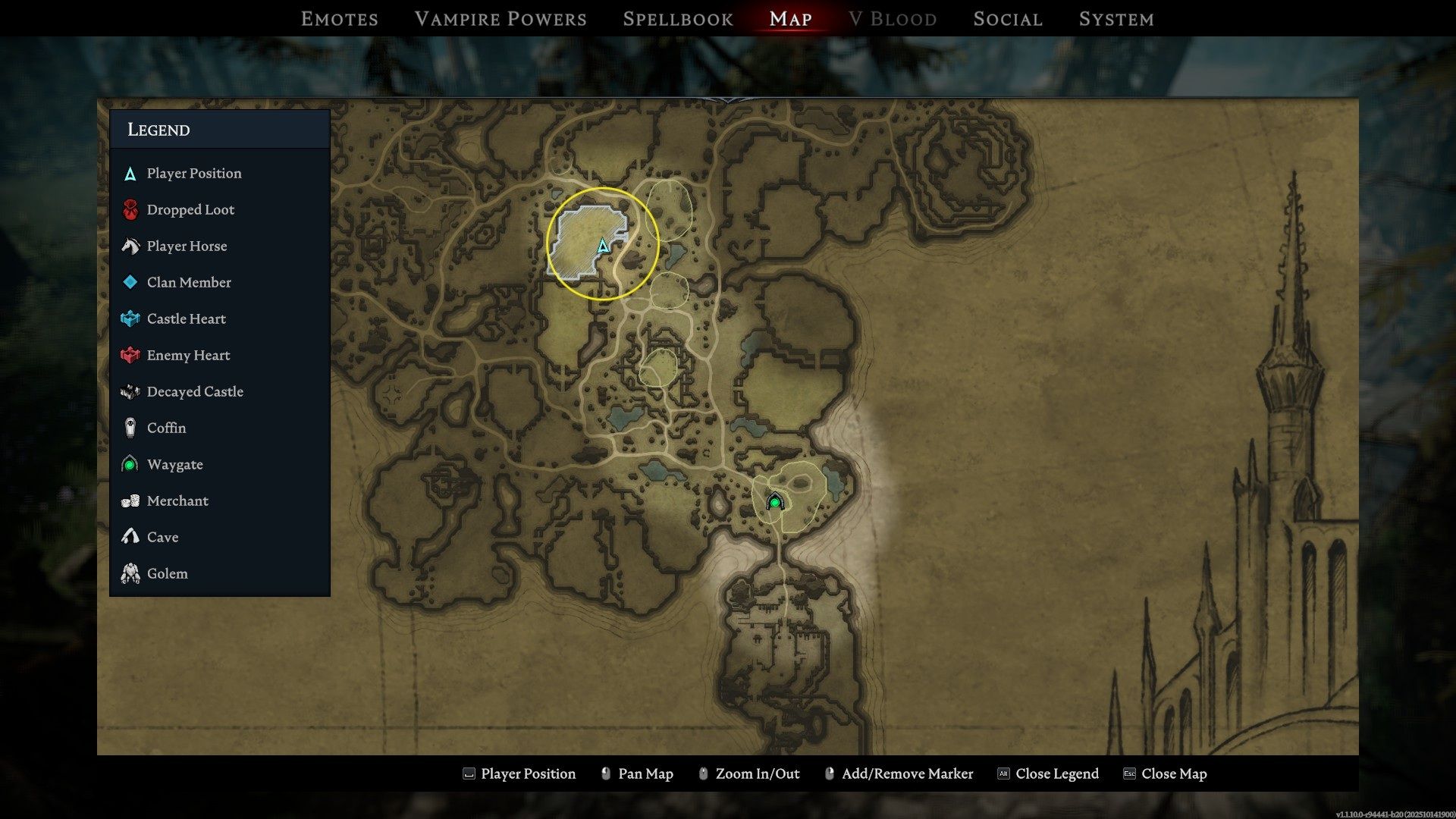Click the green Waygate marker on the map
Screen dimensions: 1456x819
pos(774,502)
